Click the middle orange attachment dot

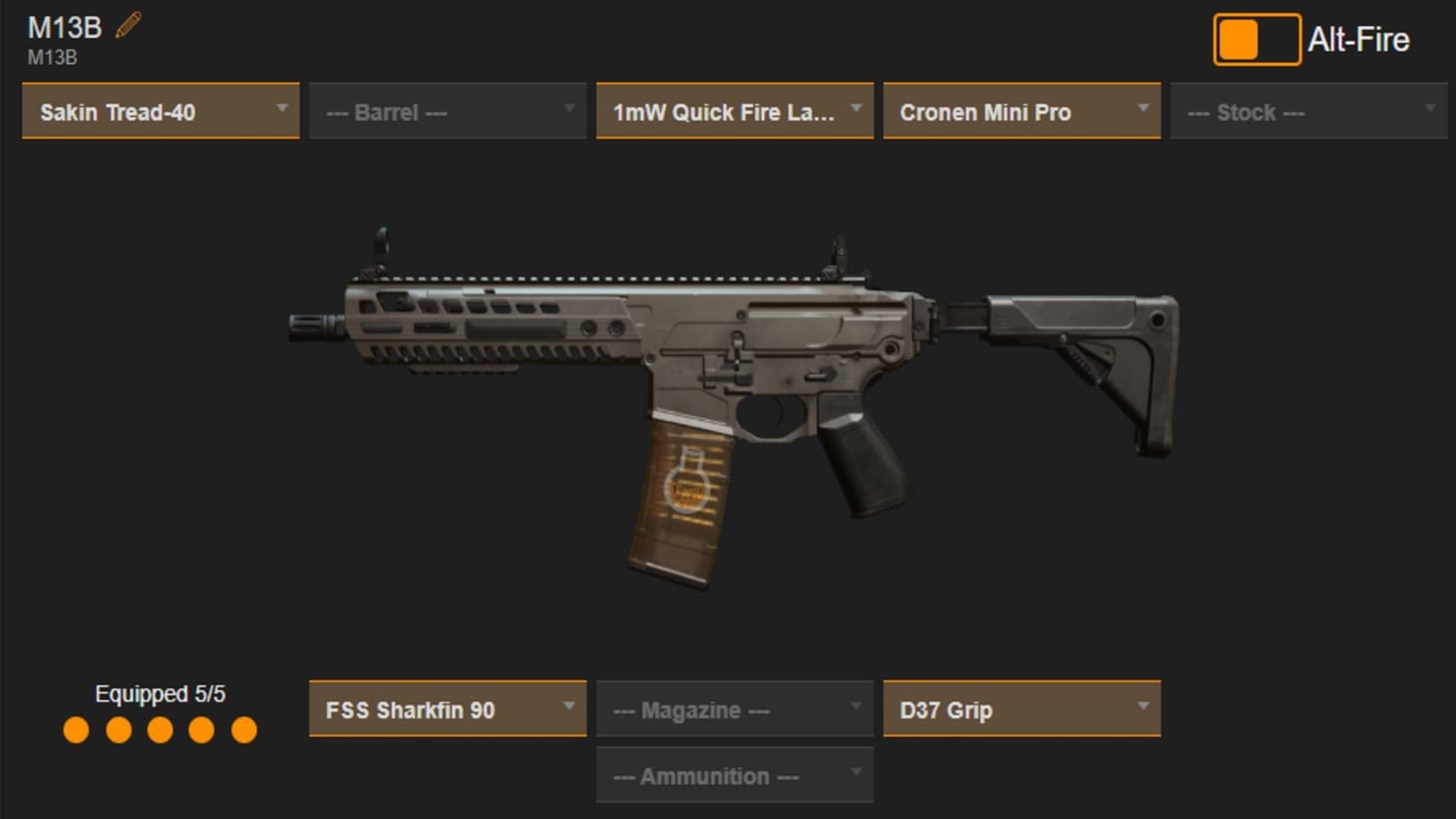pyautogui.click(x=160, y=730)
